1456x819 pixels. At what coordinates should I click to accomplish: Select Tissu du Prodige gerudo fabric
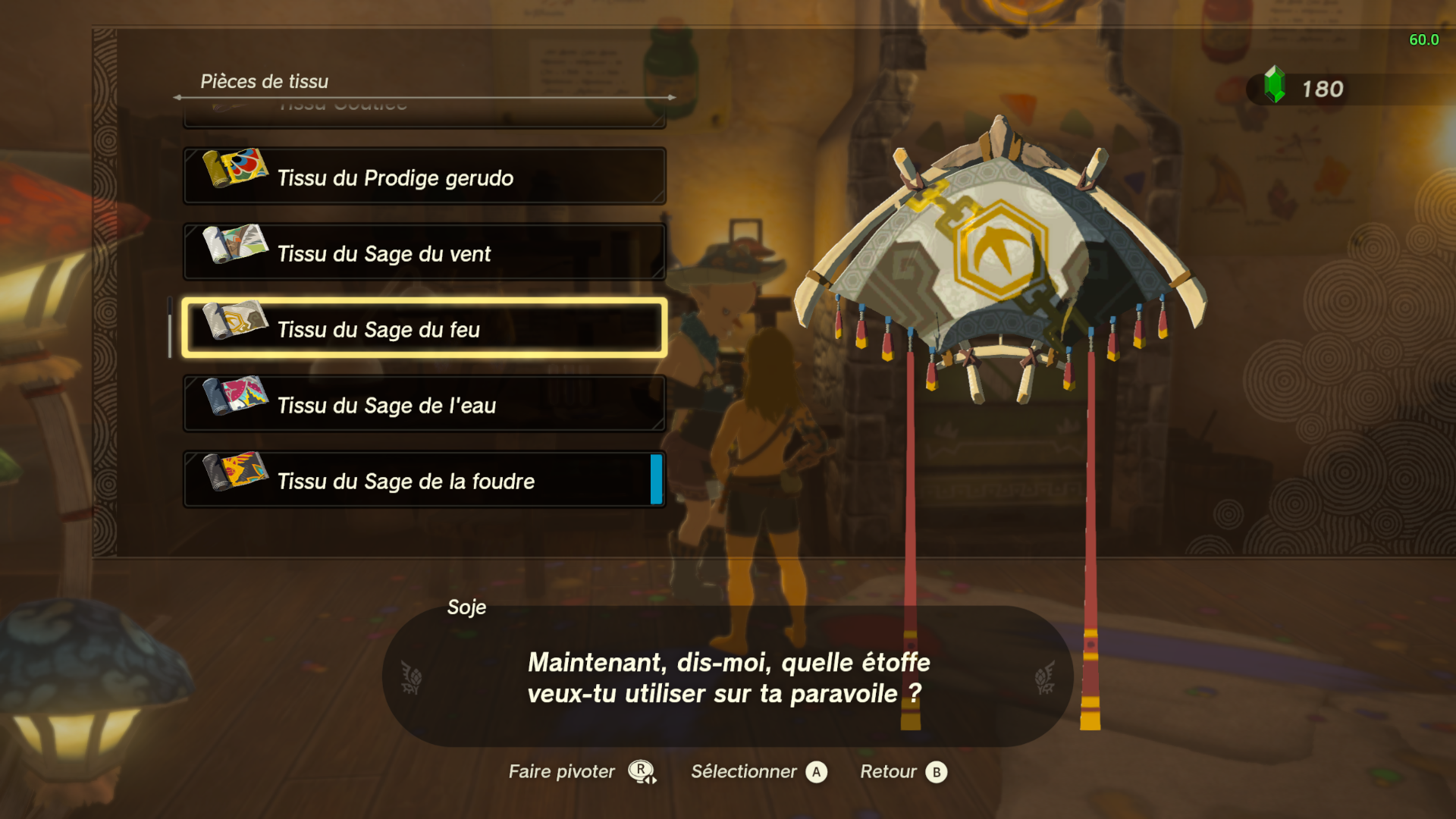pos(425,177)
